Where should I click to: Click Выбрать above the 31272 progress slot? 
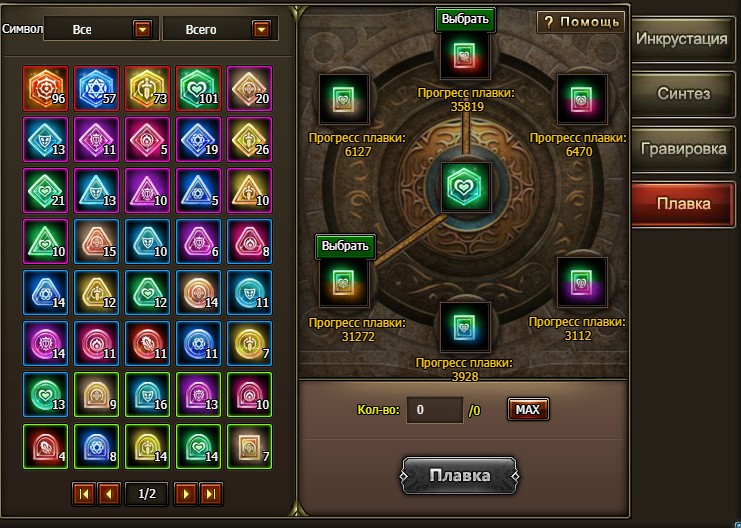click(x=345, y=246)
